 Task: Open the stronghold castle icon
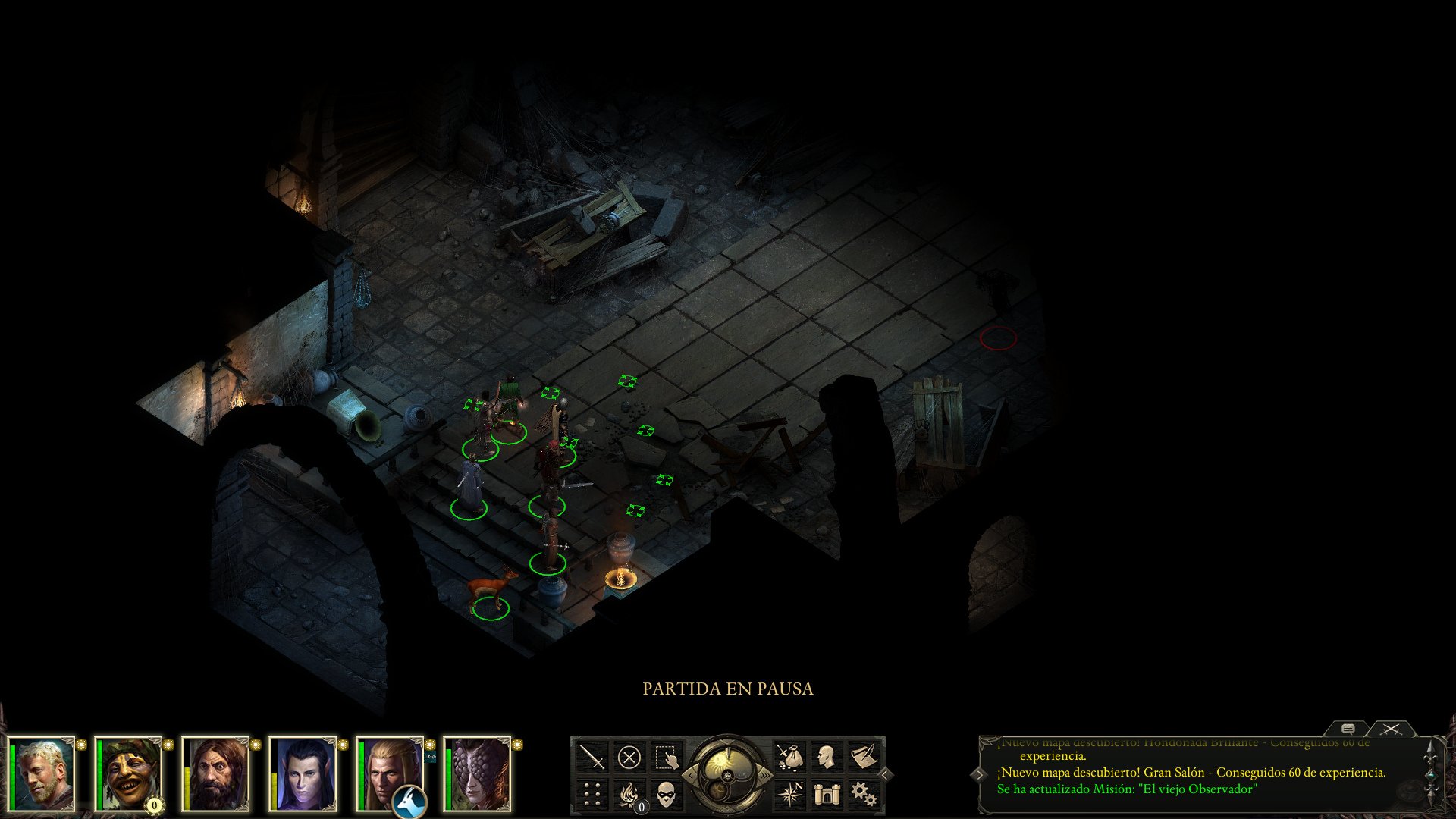(827, 795)
